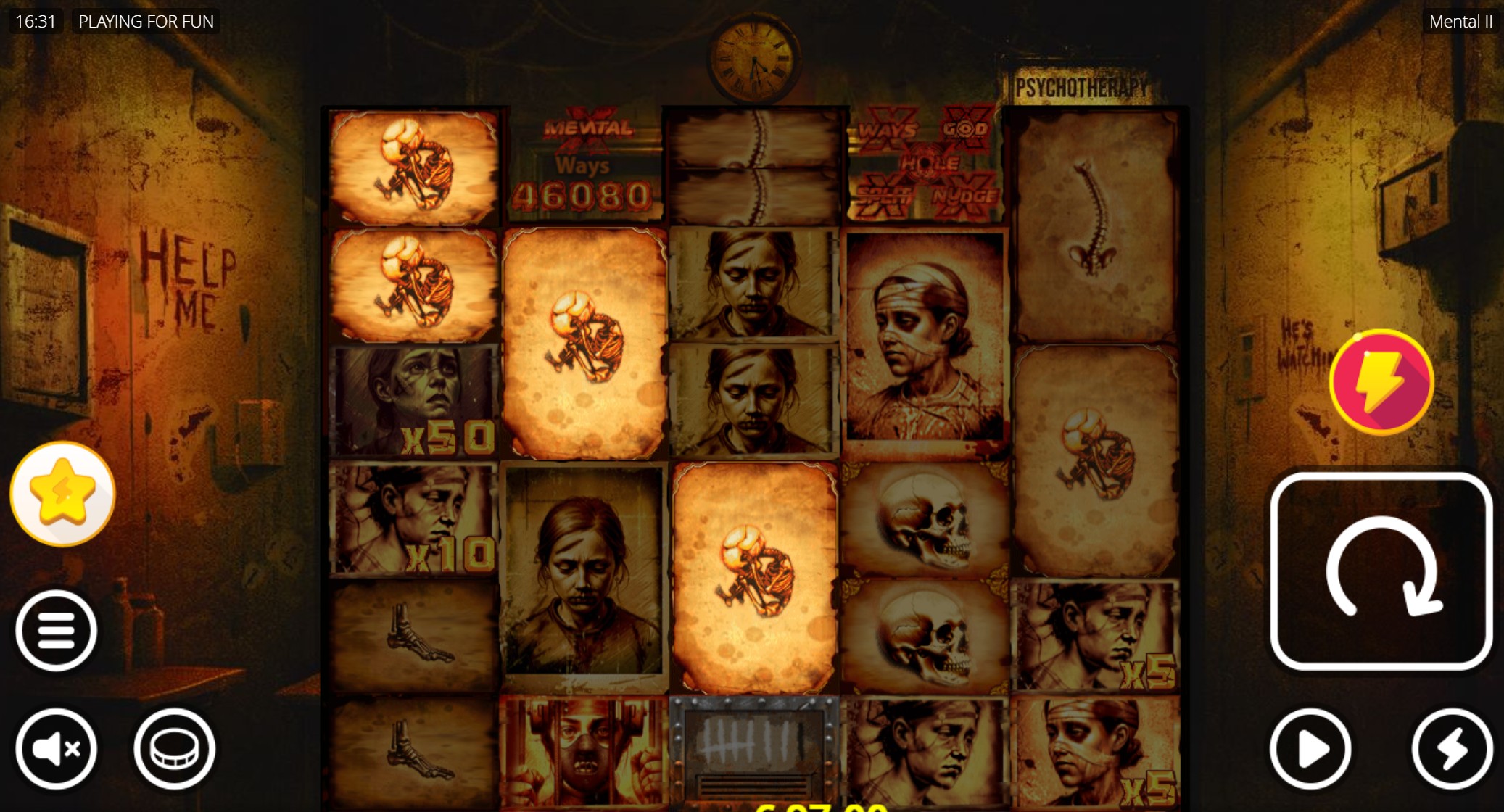Toggle autoplay with the play triangle
Screen dimensions: 1504x812
[x=1310, y=750]
